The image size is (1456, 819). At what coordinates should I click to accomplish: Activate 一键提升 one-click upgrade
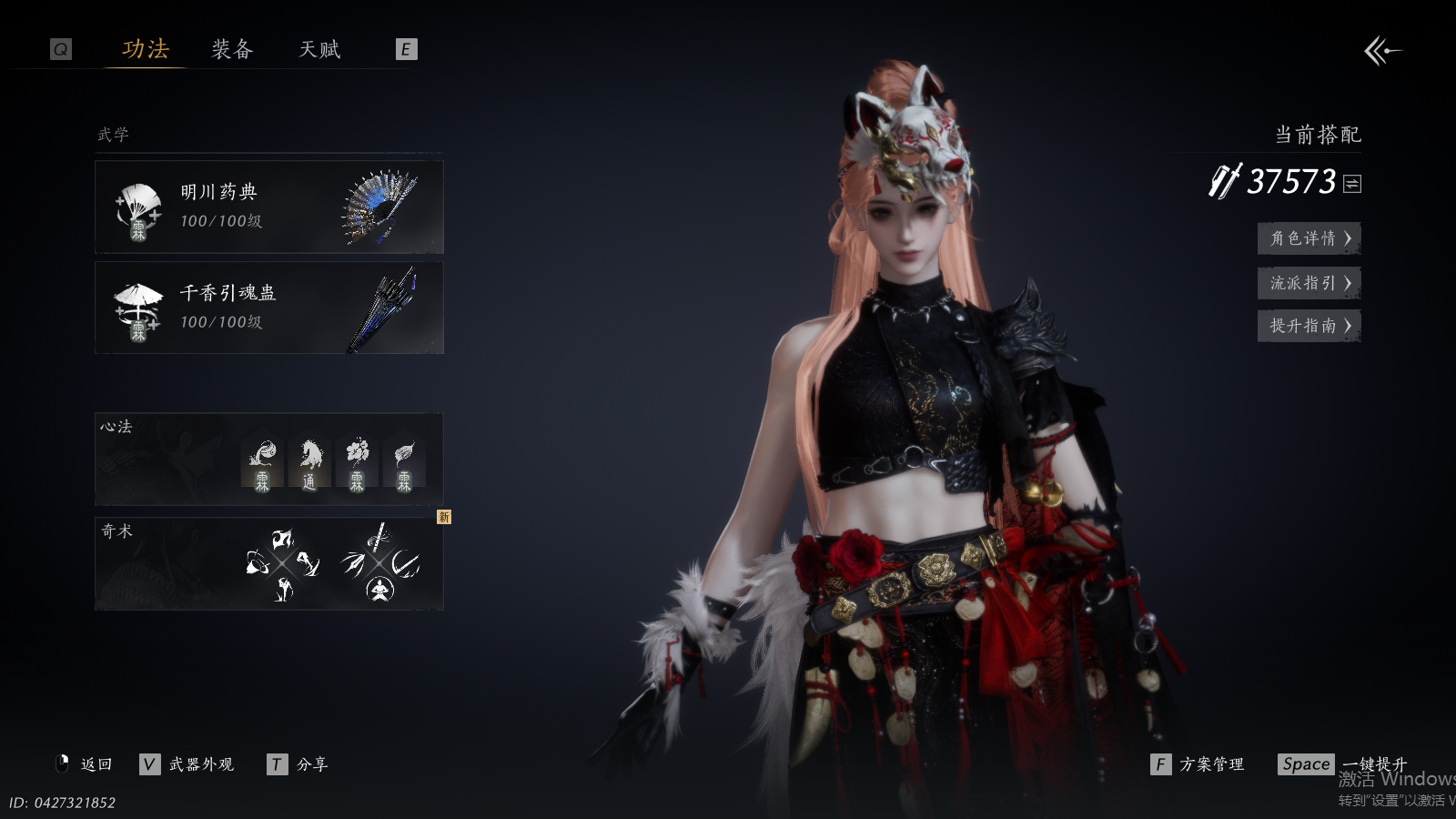[1342, 764]
